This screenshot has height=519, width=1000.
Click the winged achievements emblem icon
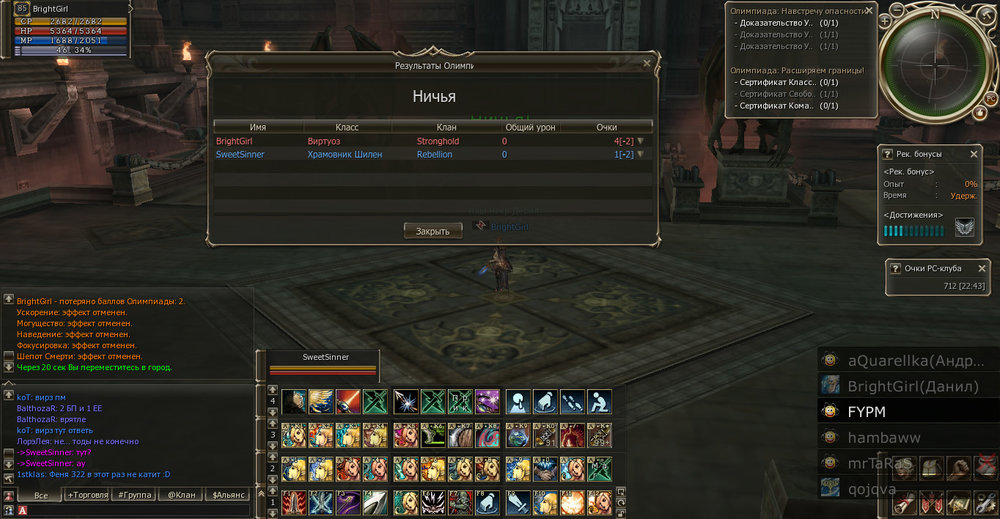coord(964,229)
